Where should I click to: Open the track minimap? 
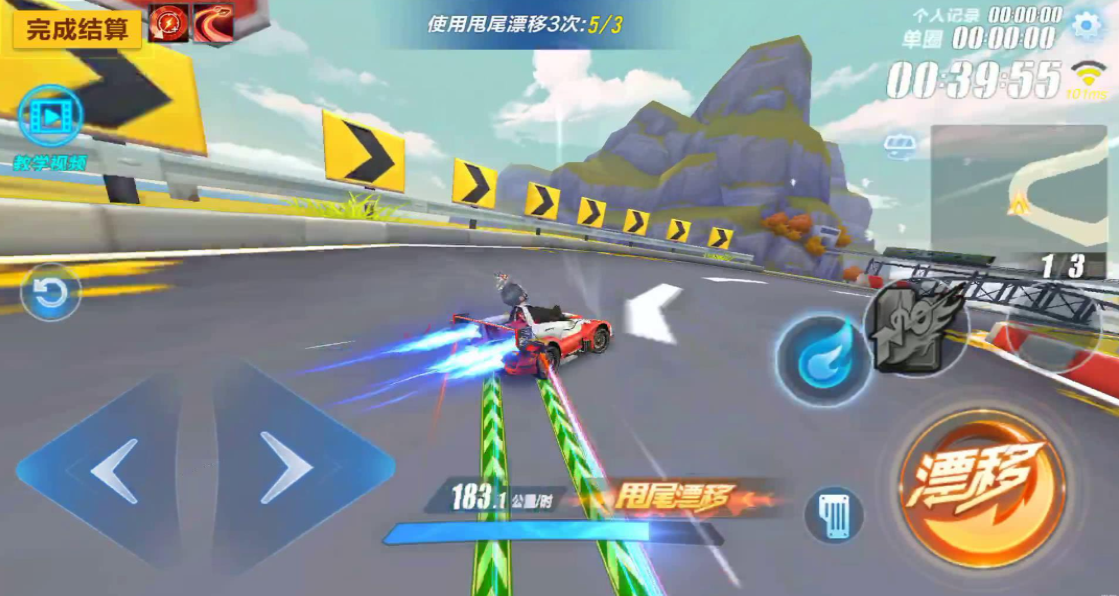tap(1018, 186)
